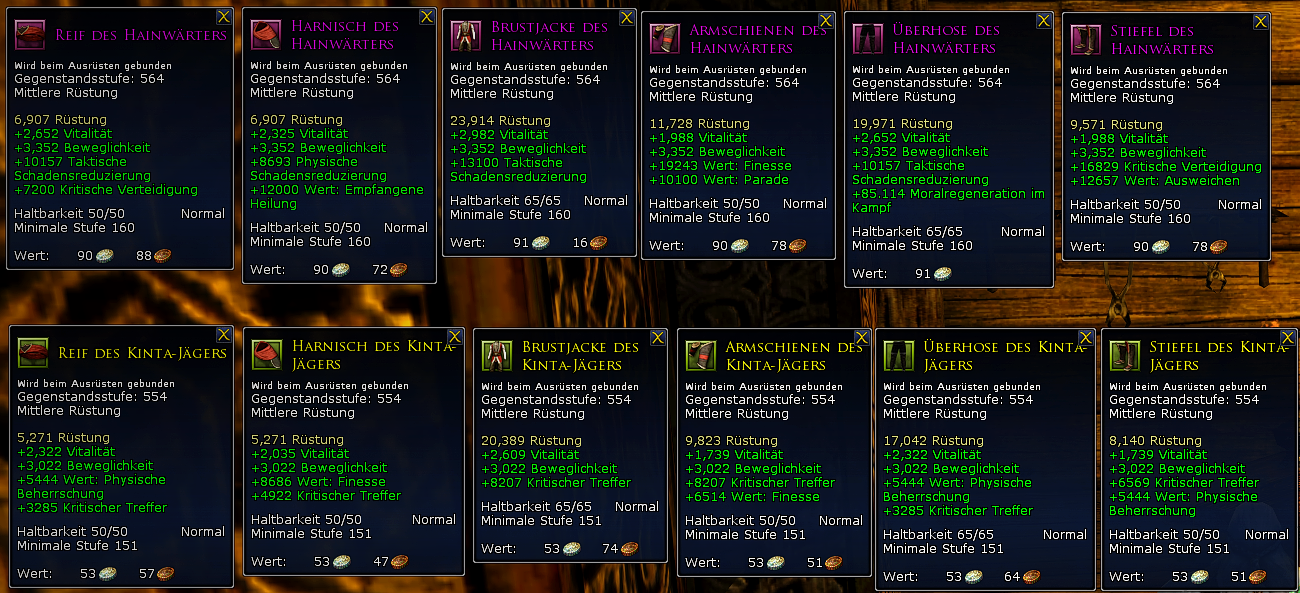Close the Brustjacke des Kinta-Jägers tooltip
This screenshot has height=593, width=1300.
658,337
